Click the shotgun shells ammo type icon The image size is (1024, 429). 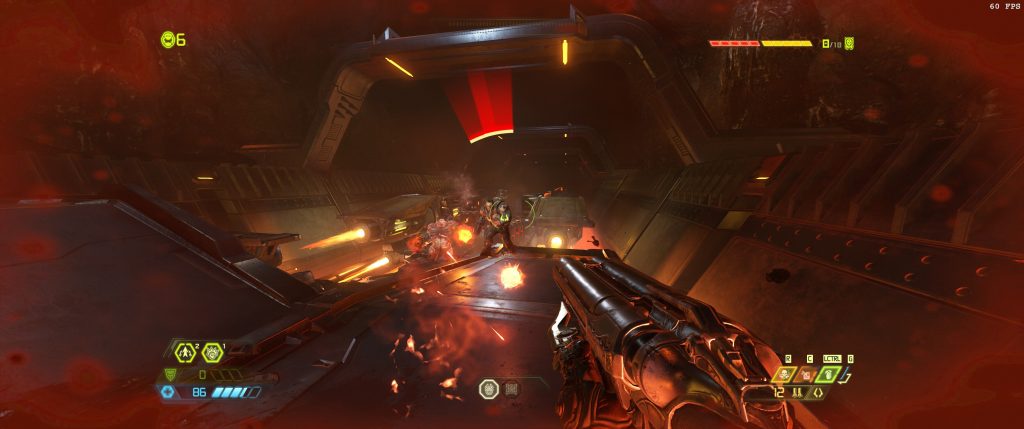click(x=797, y=393)
